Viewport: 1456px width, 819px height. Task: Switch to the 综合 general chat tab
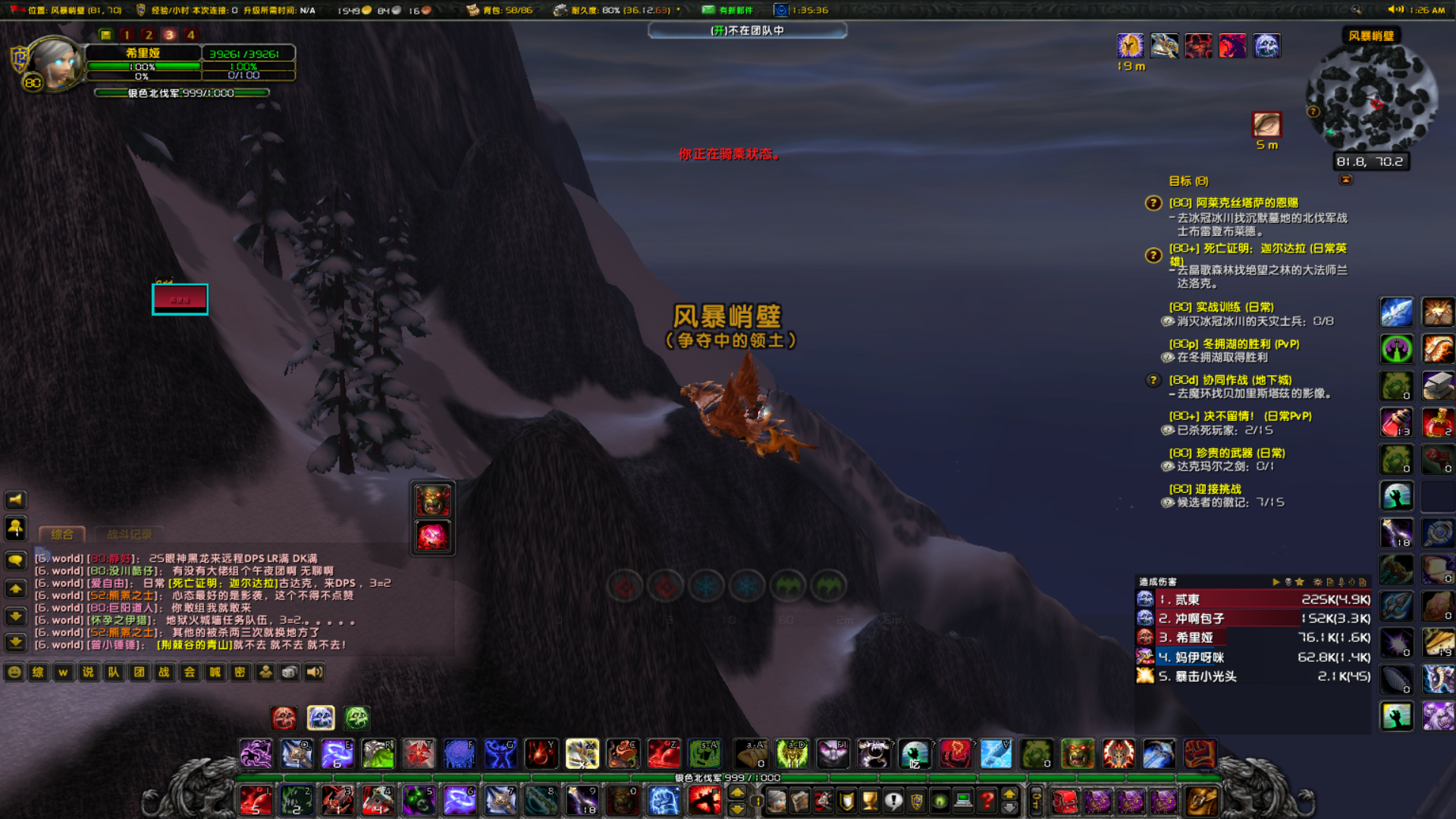pos(62,535)
